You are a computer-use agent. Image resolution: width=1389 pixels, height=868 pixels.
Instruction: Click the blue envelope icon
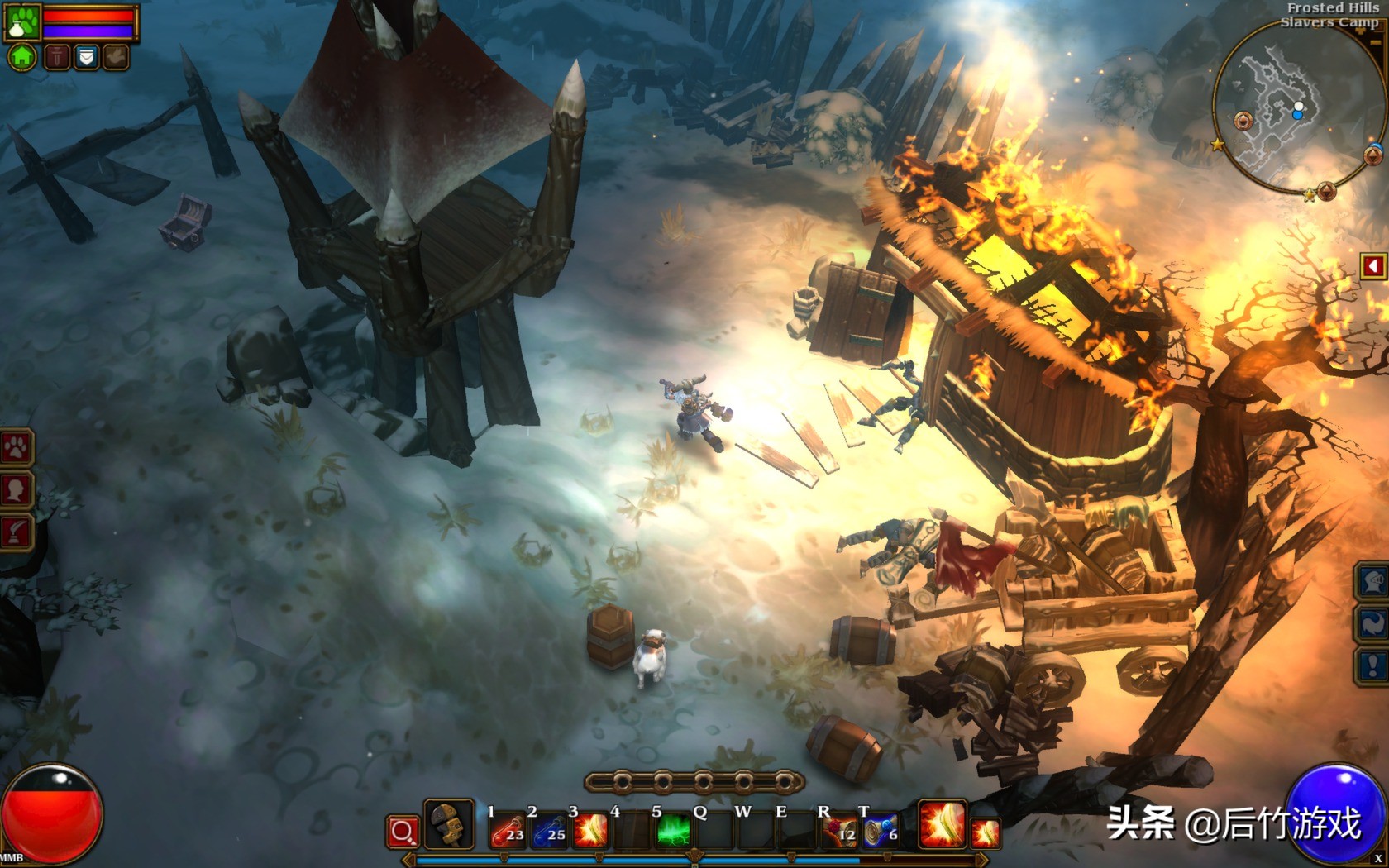pyautogui.click(x=86, y=57)
